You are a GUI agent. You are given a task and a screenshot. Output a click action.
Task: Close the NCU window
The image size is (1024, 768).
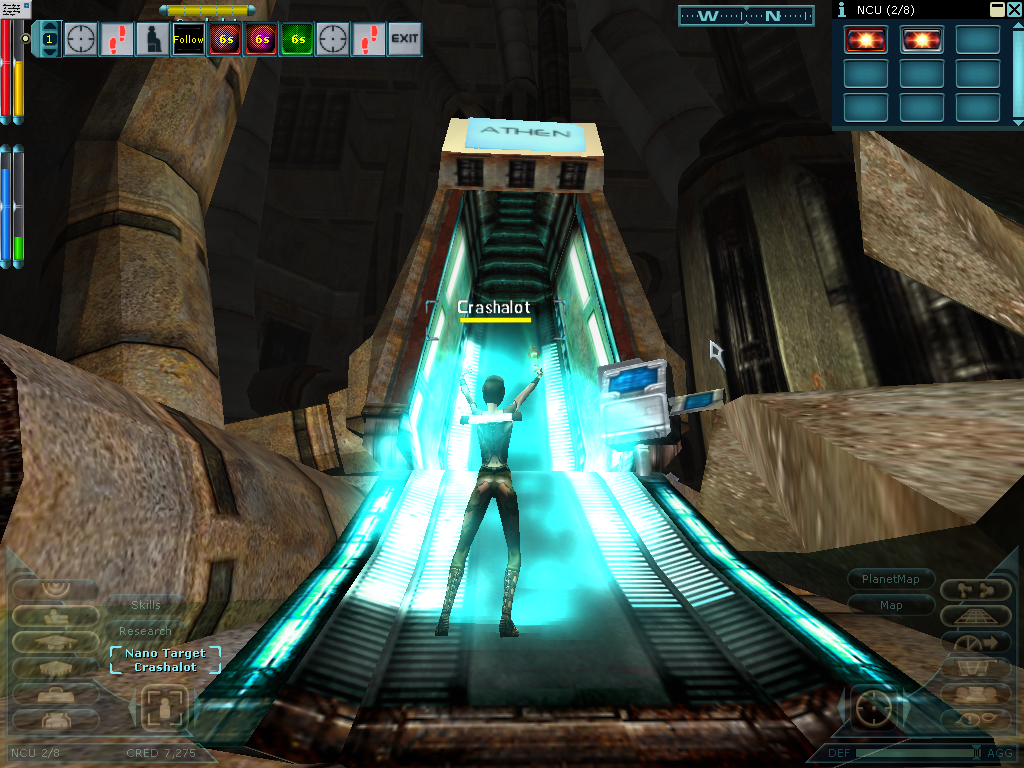pyautogui.click(x=1014, y=9)
